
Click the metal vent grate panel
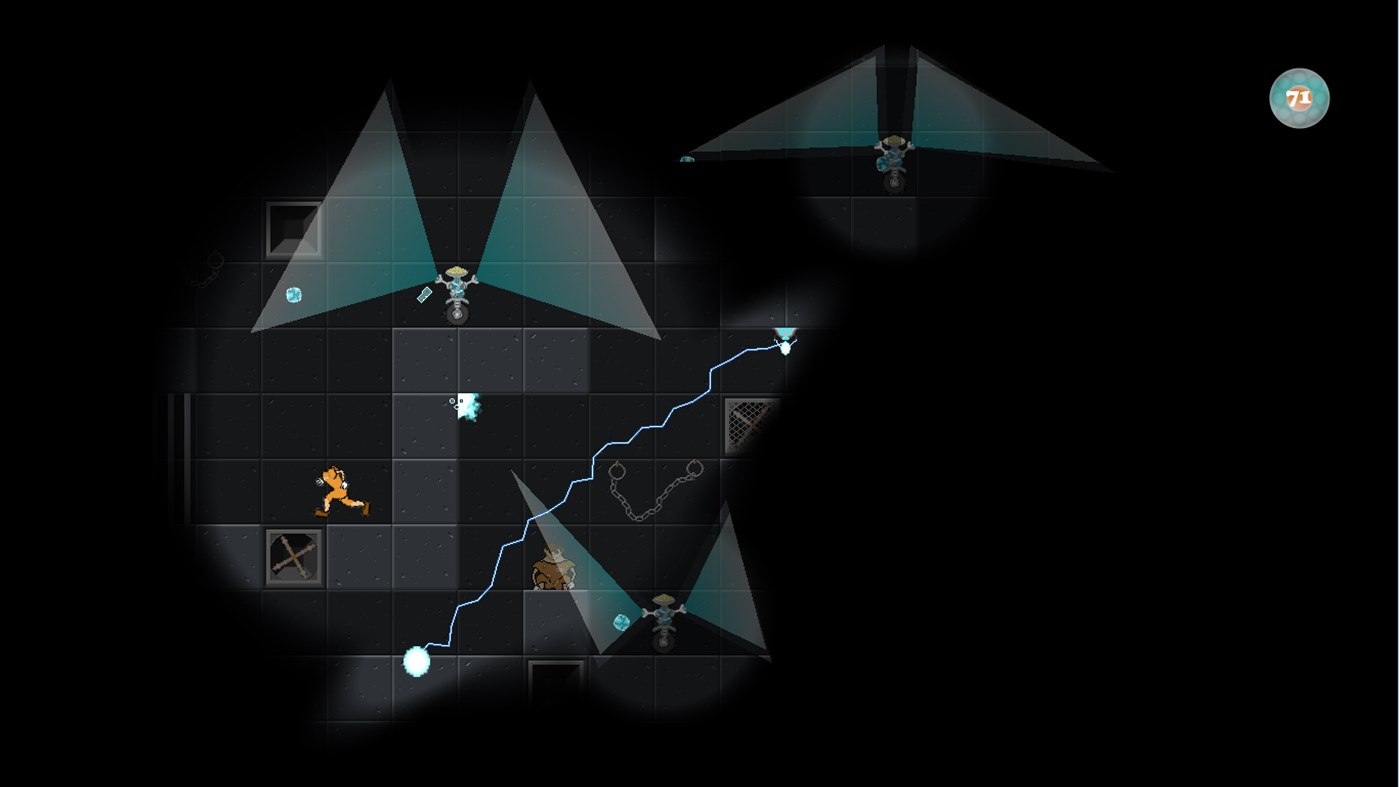pyautogui.click(x=748, y=421)
